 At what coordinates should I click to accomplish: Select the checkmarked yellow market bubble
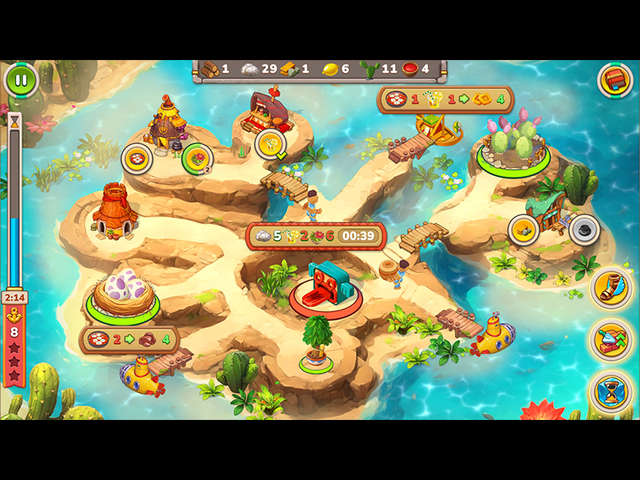tap(270, 144)
